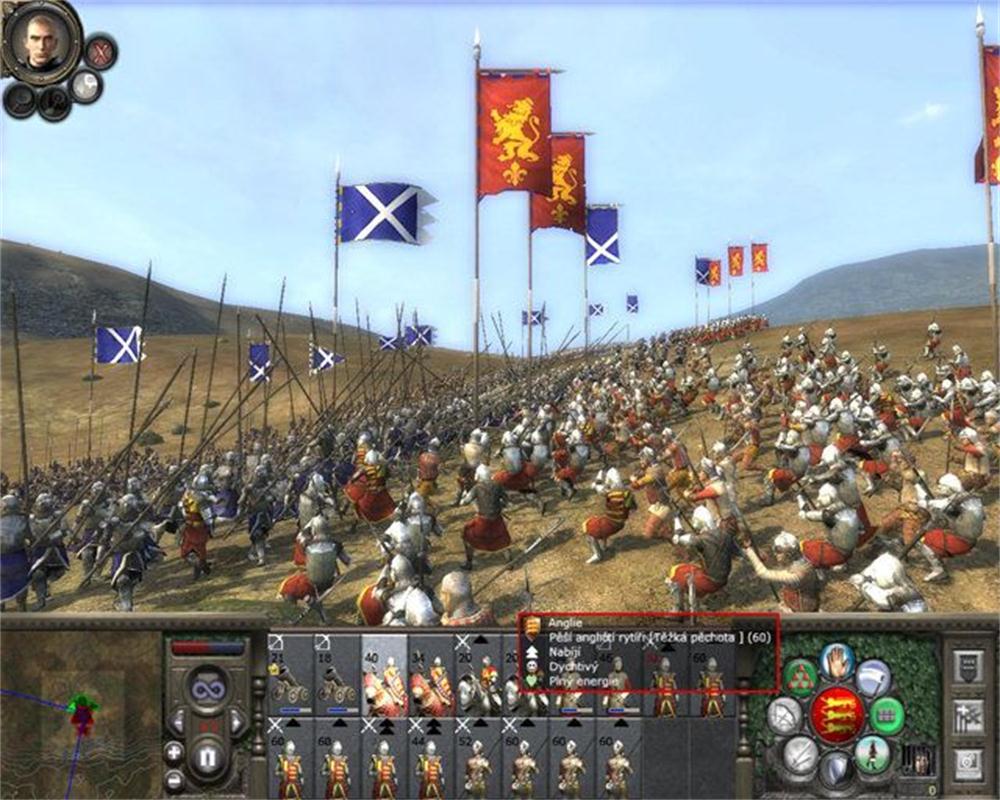Viewport: 1000px width, 800px height.
Task: Click the green triangle formation button
Action: [800, 678]
